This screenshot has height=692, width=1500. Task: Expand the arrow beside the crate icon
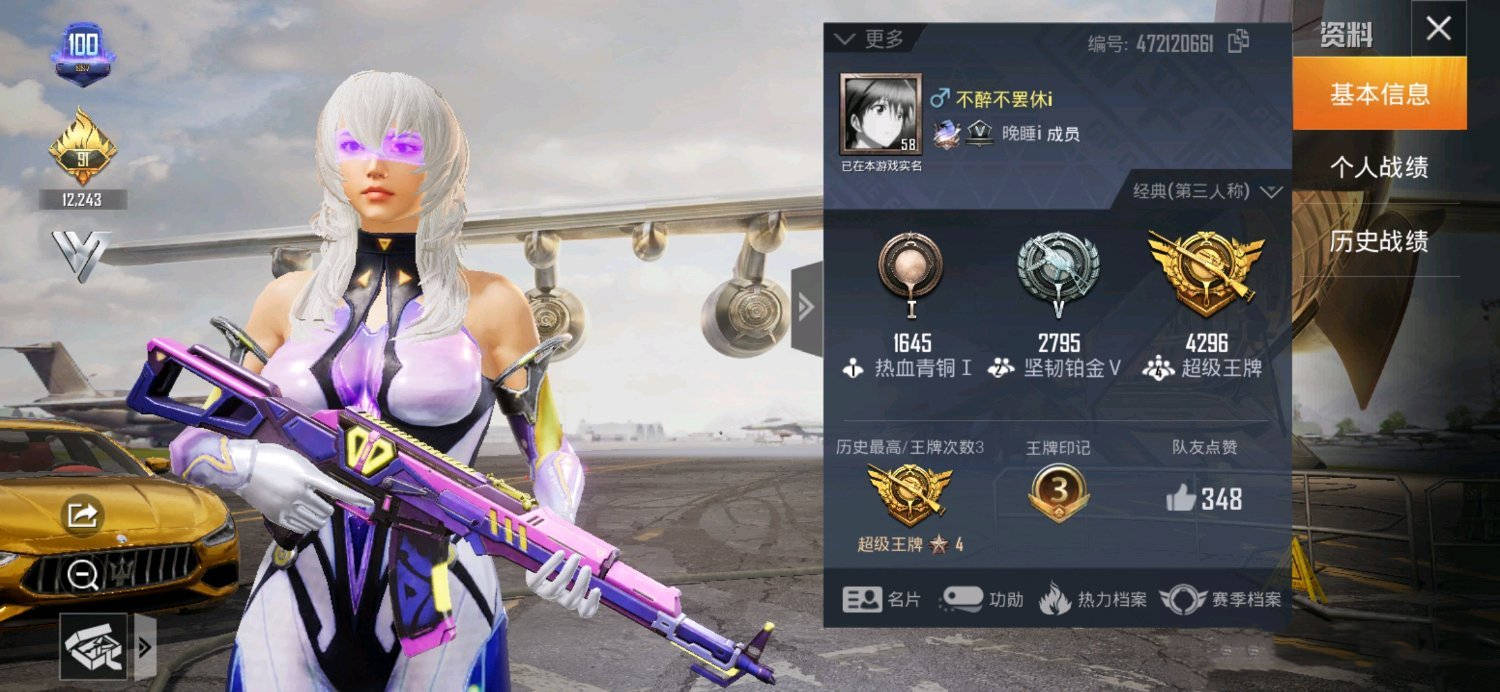145,646
